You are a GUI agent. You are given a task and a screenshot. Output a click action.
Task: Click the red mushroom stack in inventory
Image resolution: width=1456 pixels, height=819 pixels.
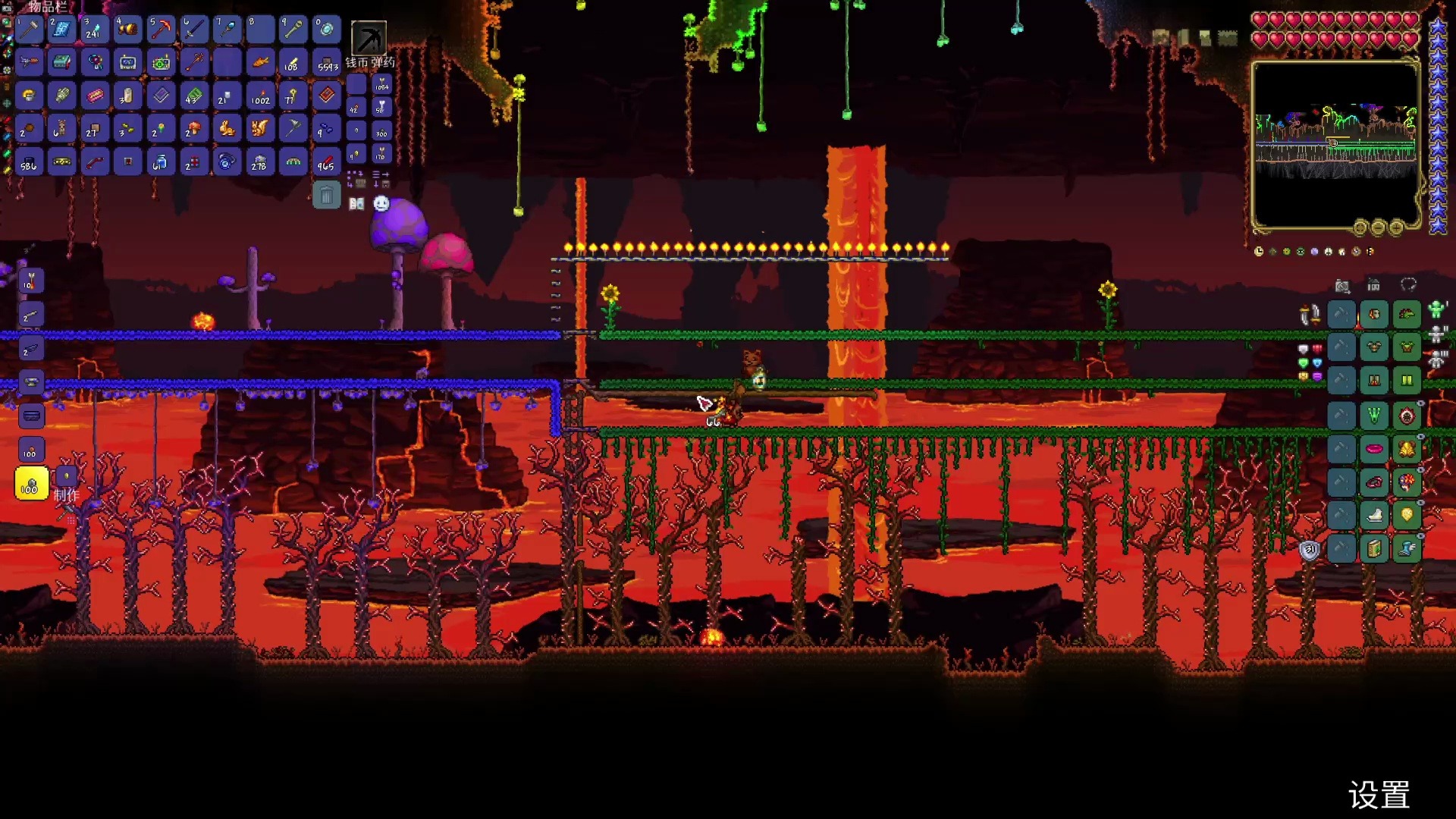pos(193,129)
